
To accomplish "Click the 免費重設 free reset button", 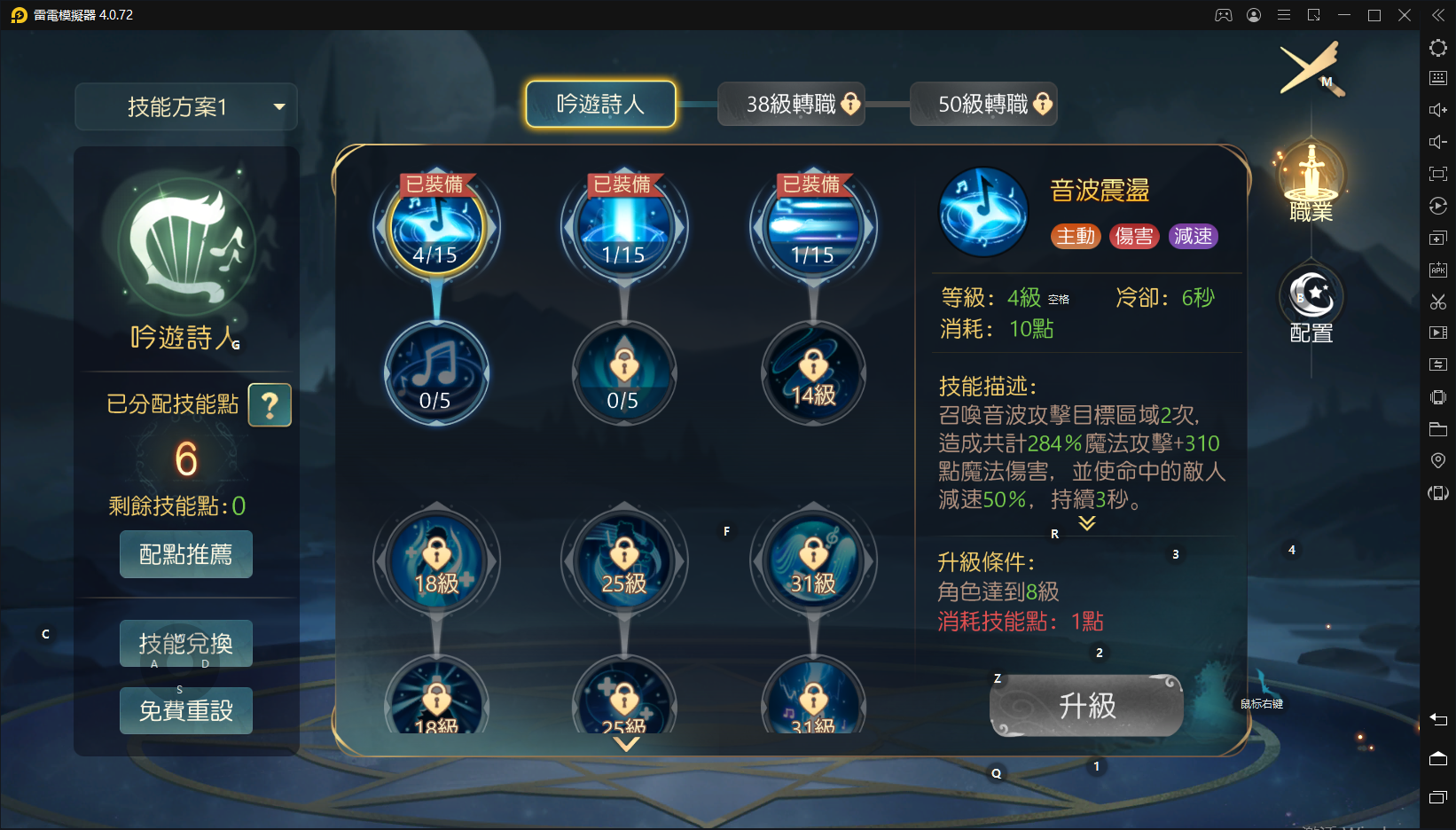I will (186, 710).
